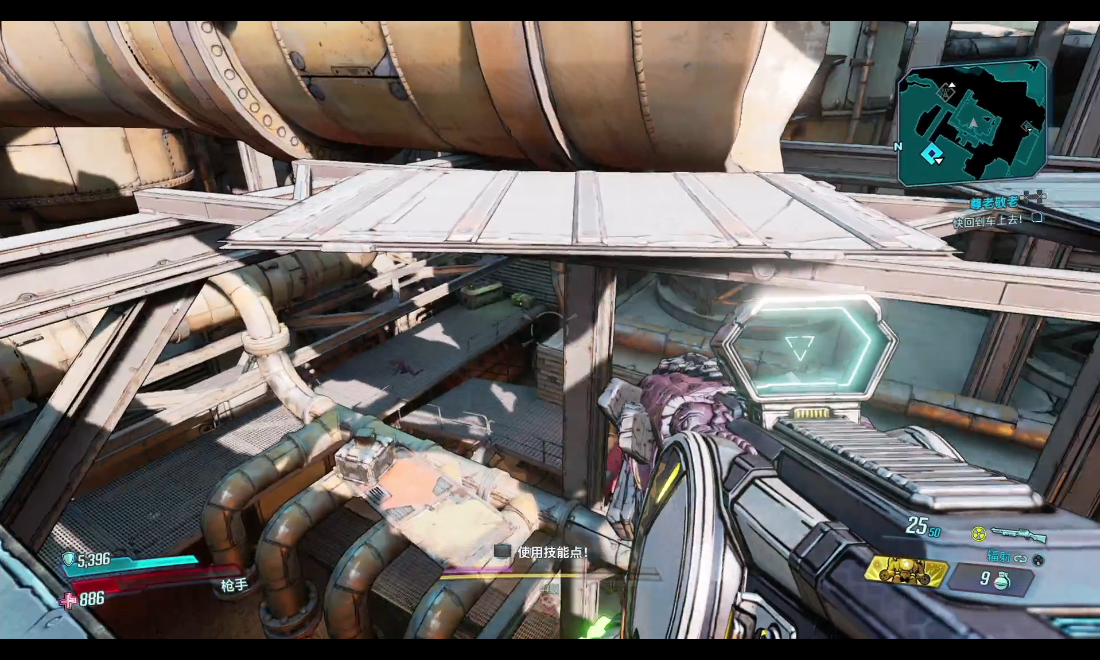The width and height of the screenshot is (1100, 660).
Task: Click the diamond waypoint marker on minimap
Action: 933,153
